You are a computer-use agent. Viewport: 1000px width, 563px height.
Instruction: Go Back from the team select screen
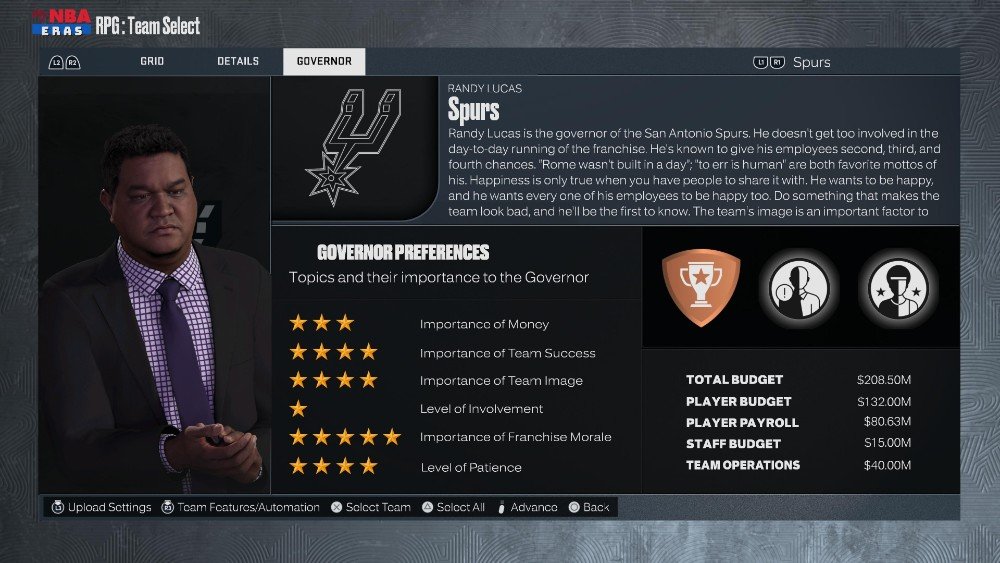589,507
